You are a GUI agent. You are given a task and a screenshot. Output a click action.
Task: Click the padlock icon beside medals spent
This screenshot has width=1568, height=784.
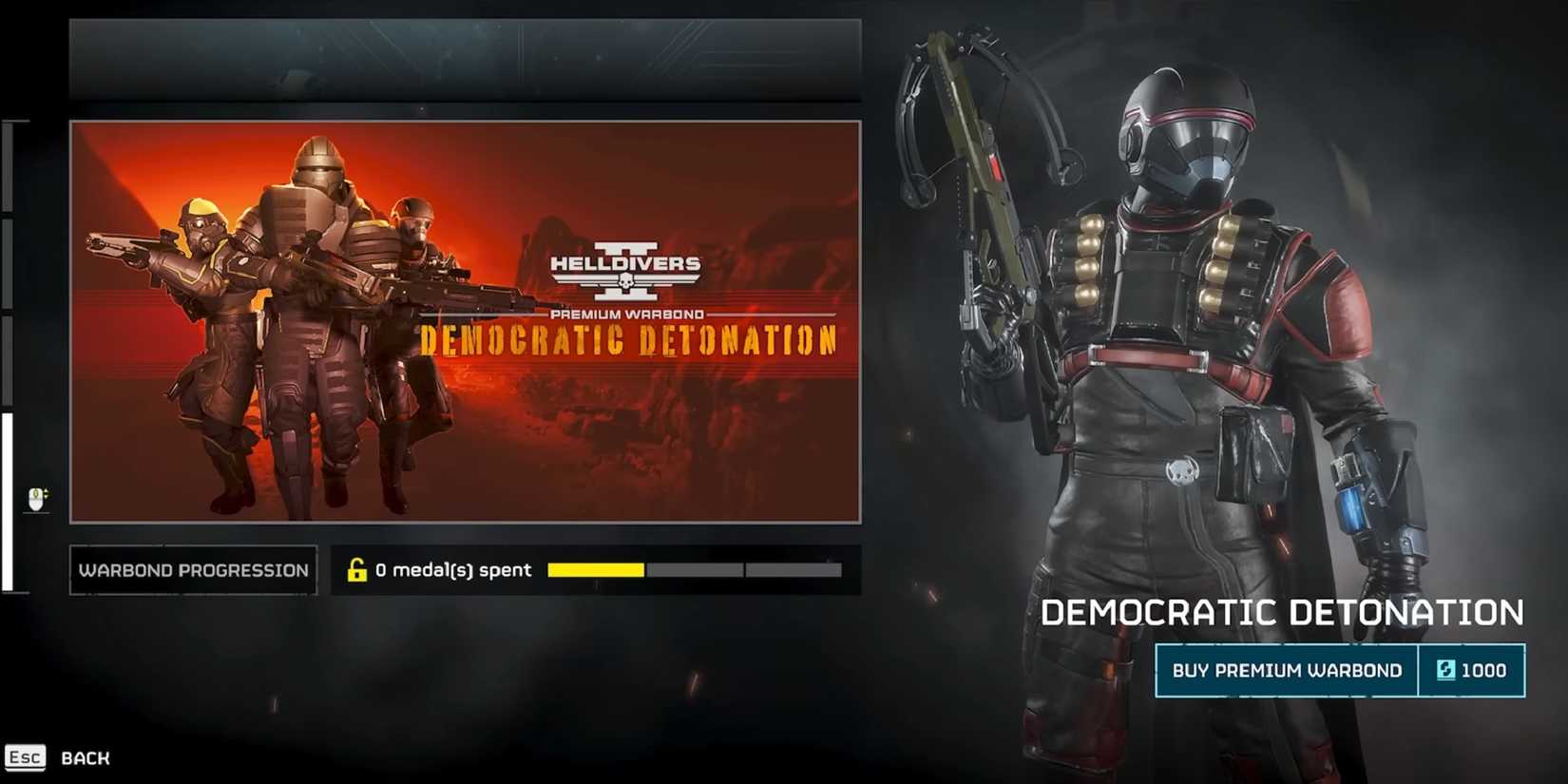pos(358,569)
